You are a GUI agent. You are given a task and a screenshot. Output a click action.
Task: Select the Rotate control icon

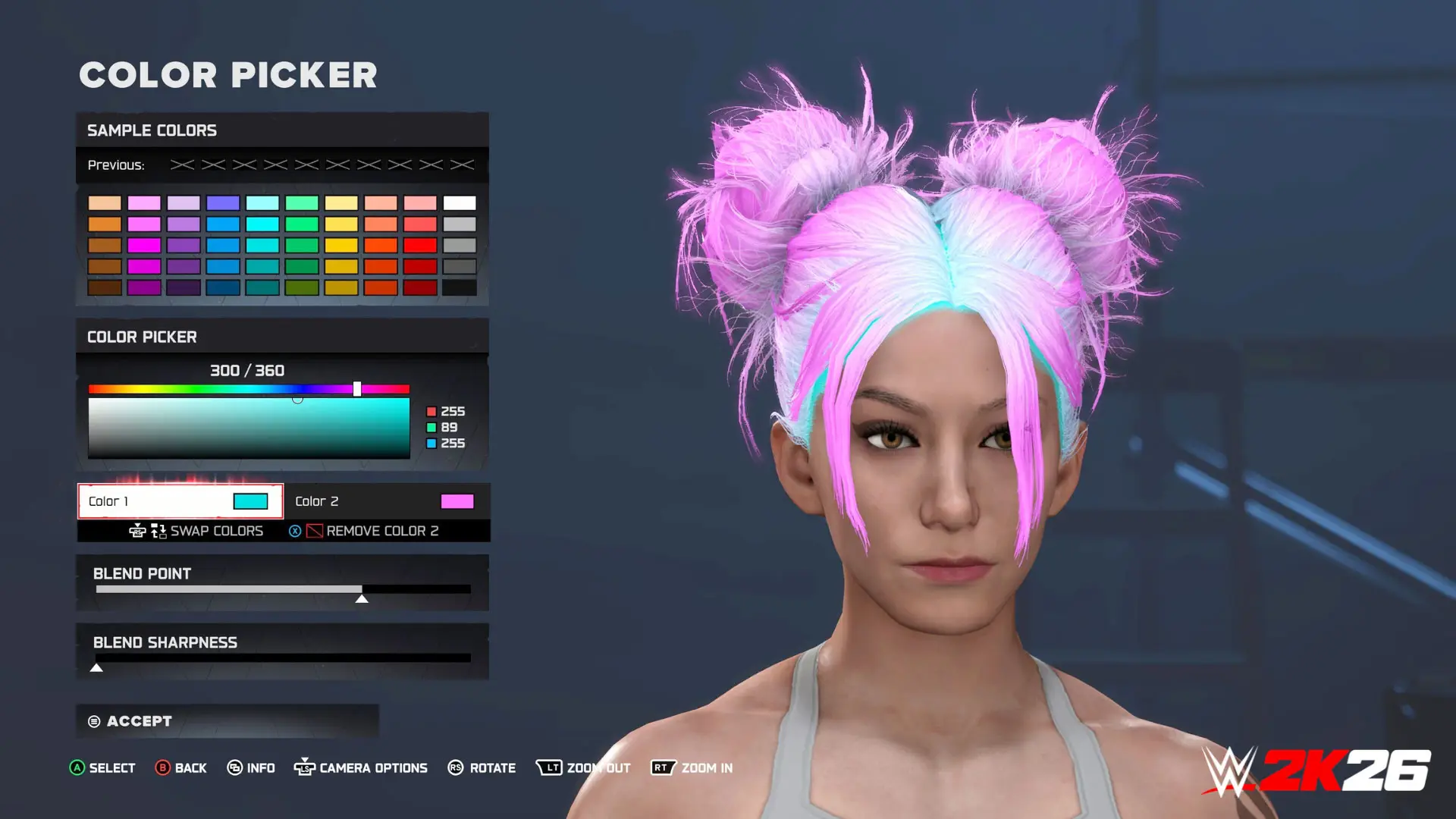tap(455, 767)
